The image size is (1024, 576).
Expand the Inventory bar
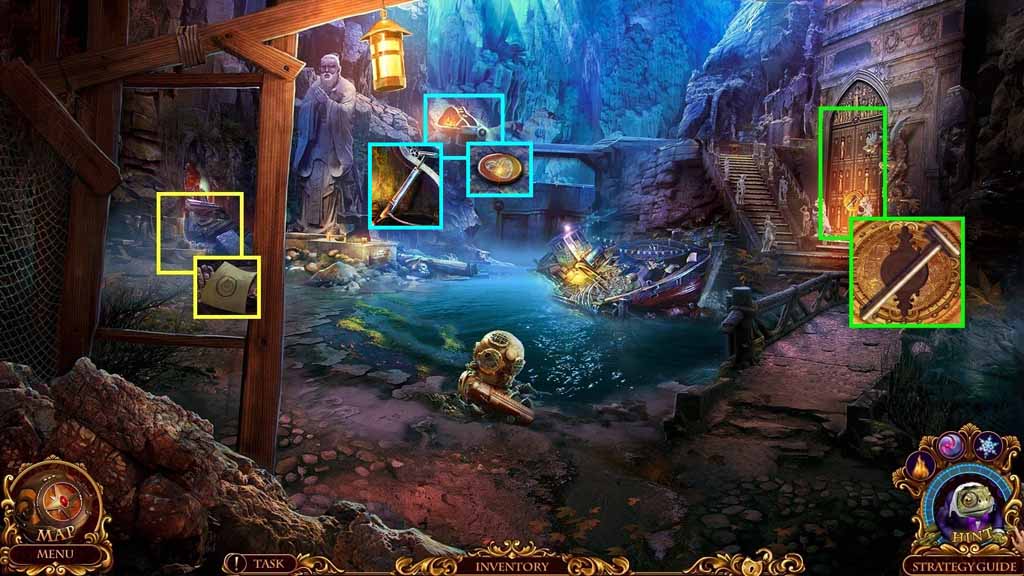[511, 565]
